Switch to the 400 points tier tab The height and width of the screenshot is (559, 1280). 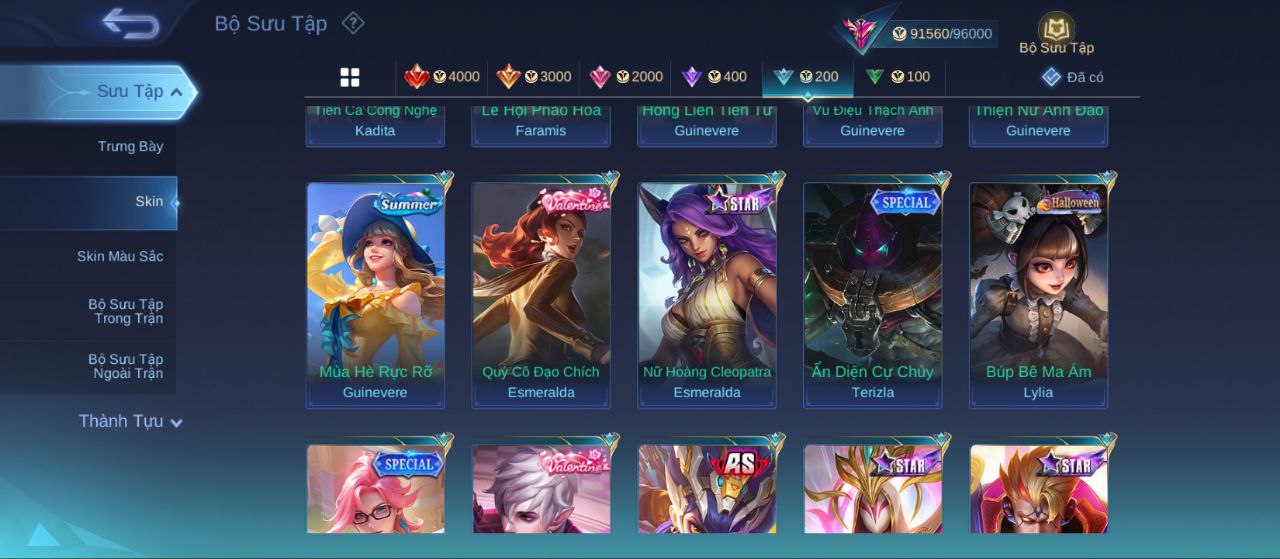click(714, 77)
